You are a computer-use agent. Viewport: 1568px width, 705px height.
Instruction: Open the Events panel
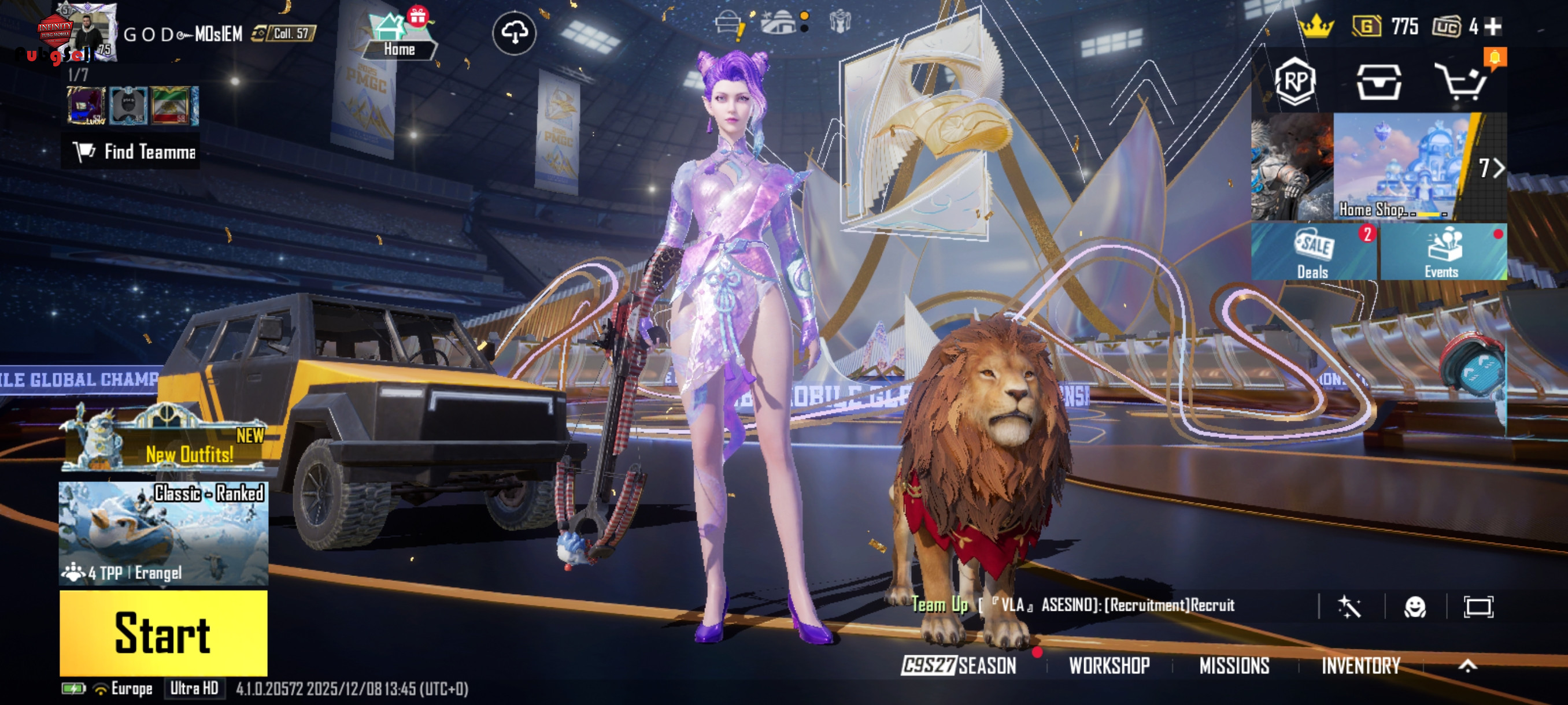1443,252
